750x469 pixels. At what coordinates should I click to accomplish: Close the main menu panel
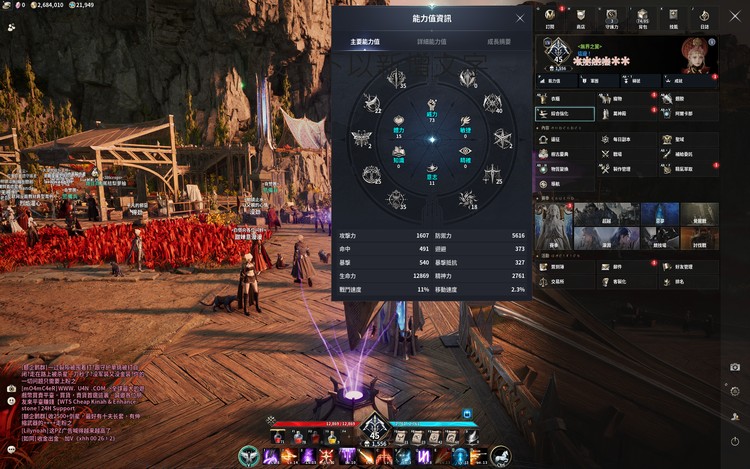(733, 17)
